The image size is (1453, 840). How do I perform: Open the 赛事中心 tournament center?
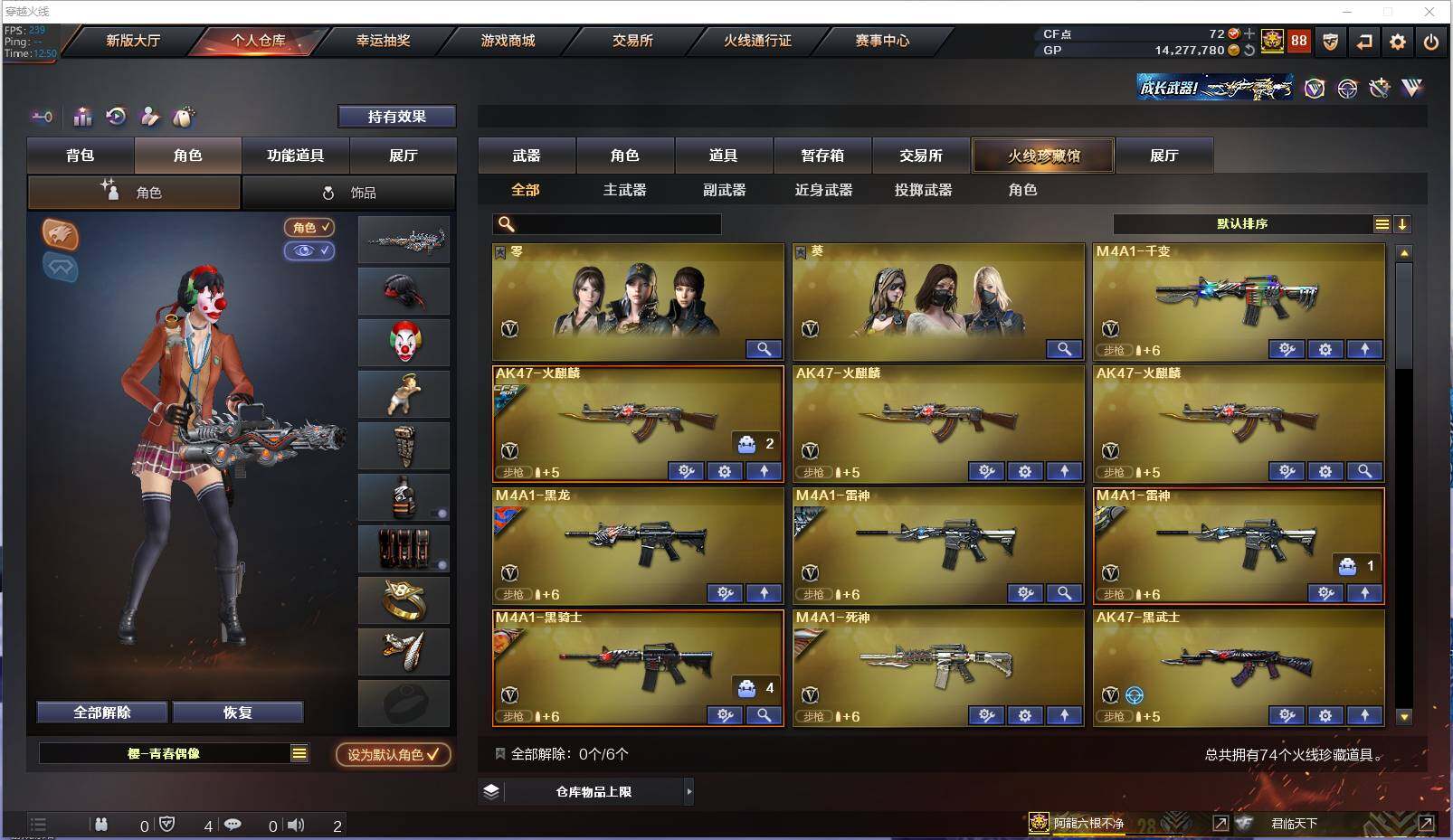coord(882,41)
